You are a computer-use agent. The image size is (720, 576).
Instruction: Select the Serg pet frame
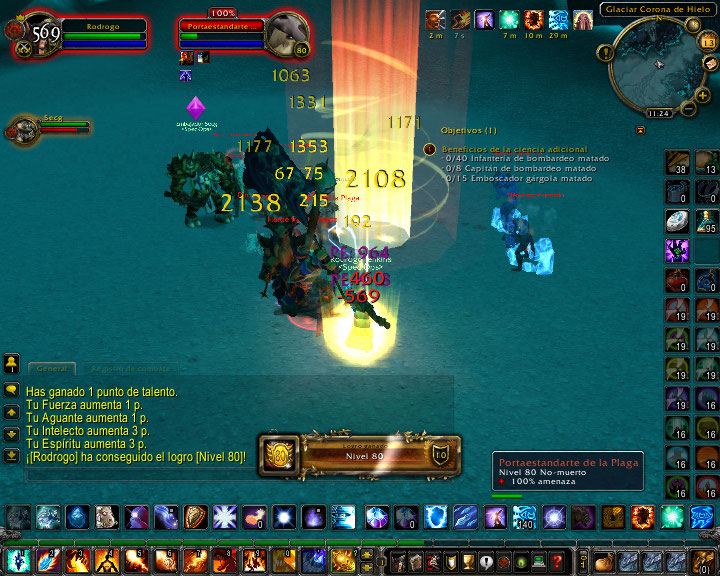click(24, 128)
